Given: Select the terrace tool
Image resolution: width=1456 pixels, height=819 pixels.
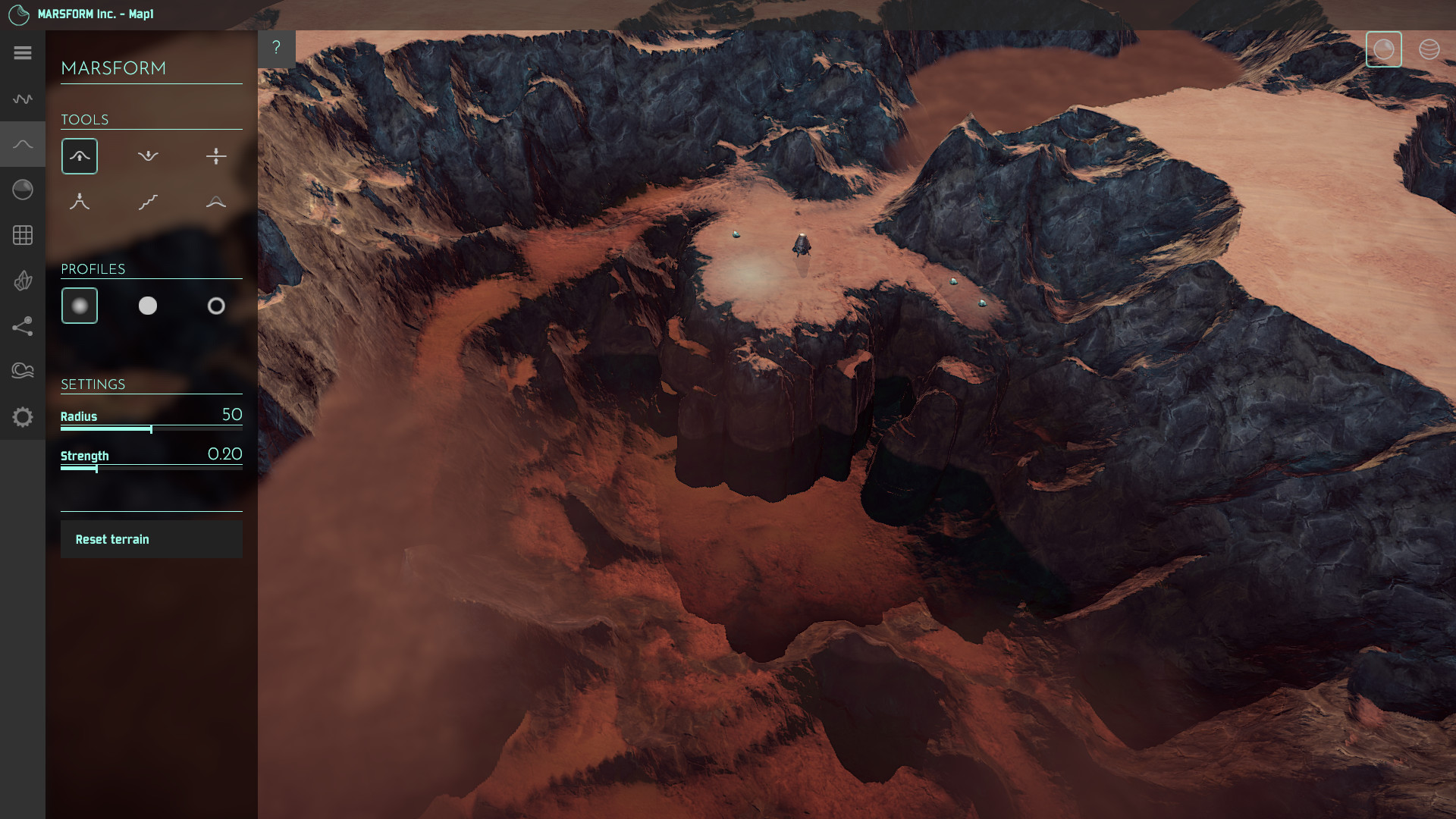Looking at the screenshot, I should click(148, 202).
